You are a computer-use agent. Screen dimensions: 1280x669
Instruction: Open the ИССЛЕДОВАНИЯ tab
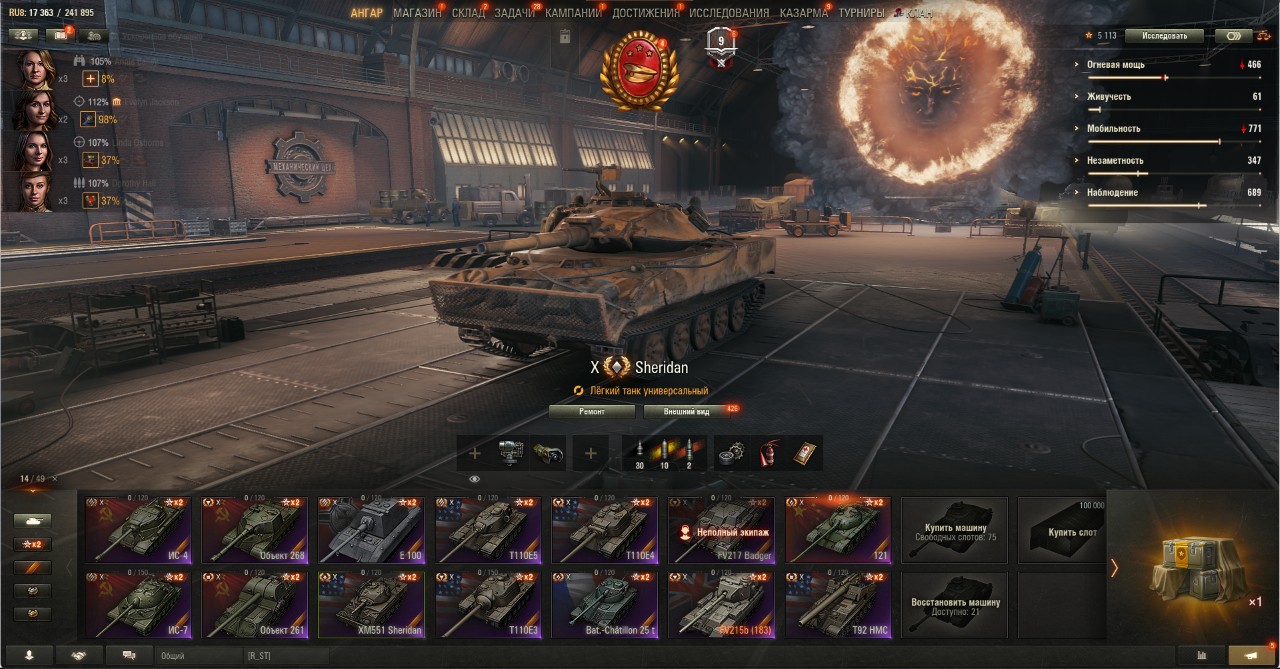(729, 13)
